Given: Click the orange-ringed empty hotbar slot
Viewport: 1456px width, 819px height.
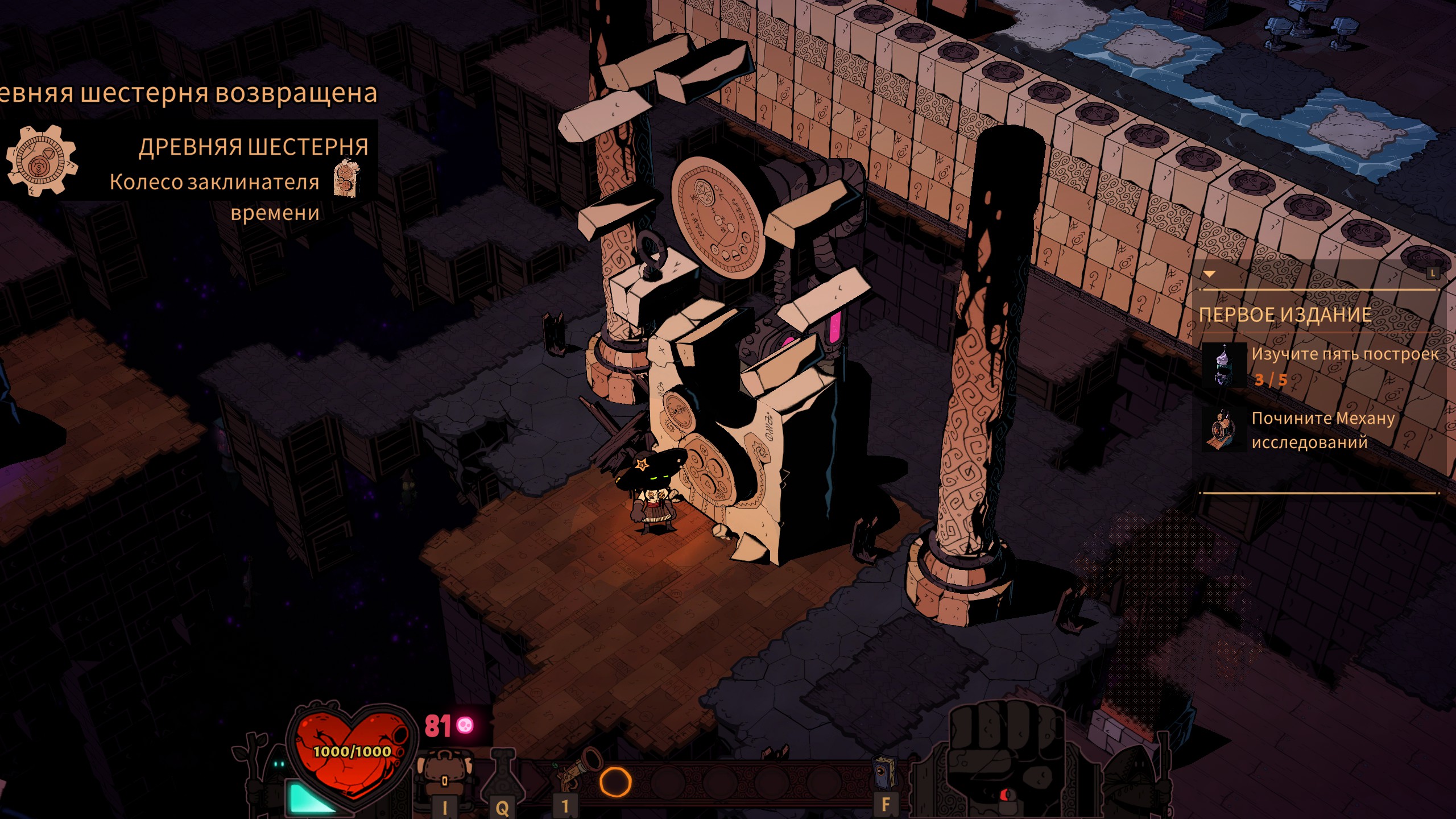Looking at the screenshot, I should point(615,782).
